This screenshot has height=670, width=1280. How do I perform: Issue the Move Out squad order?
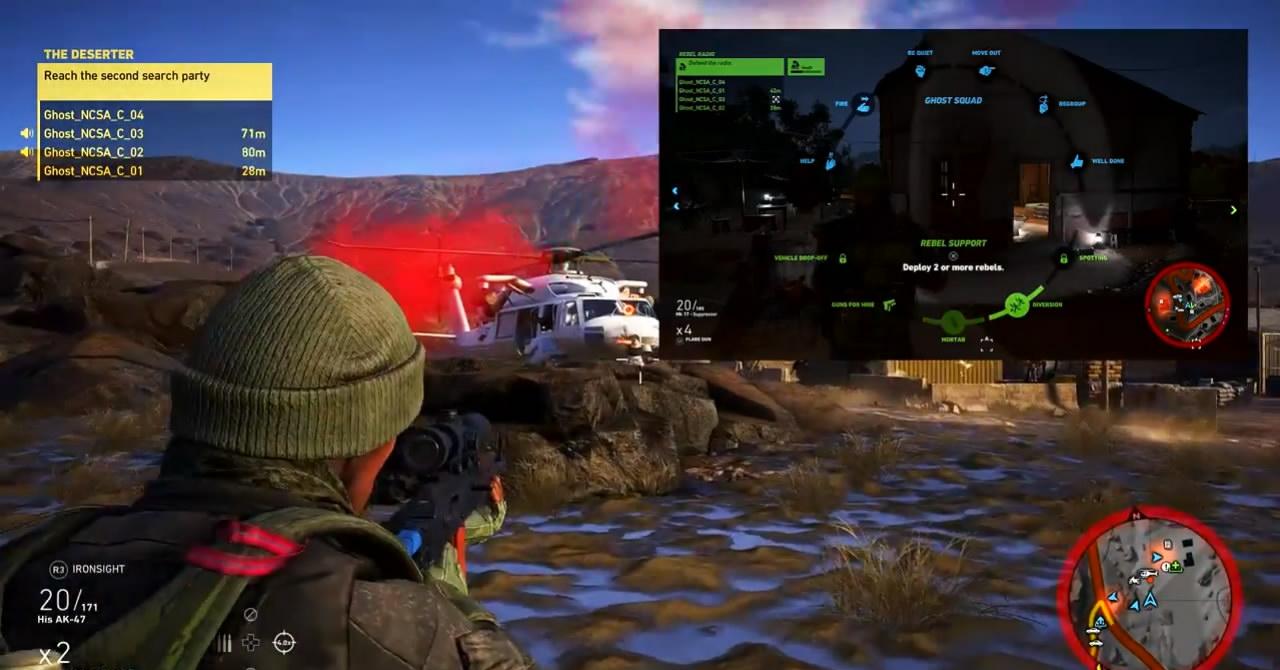pyautogui.click(x=986, y=70)
